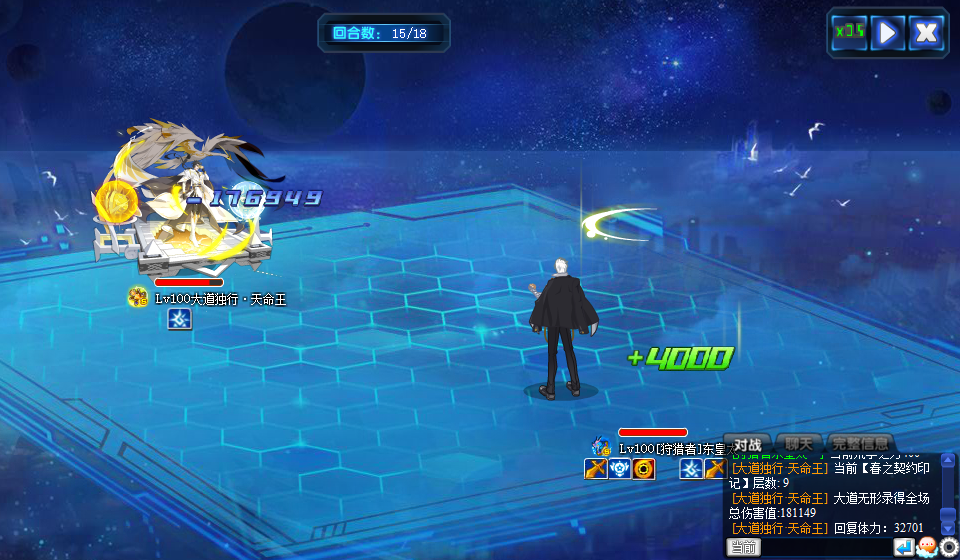Select the blue dragon pet portrait icon

pyautogui.click(x=601, y=447)
